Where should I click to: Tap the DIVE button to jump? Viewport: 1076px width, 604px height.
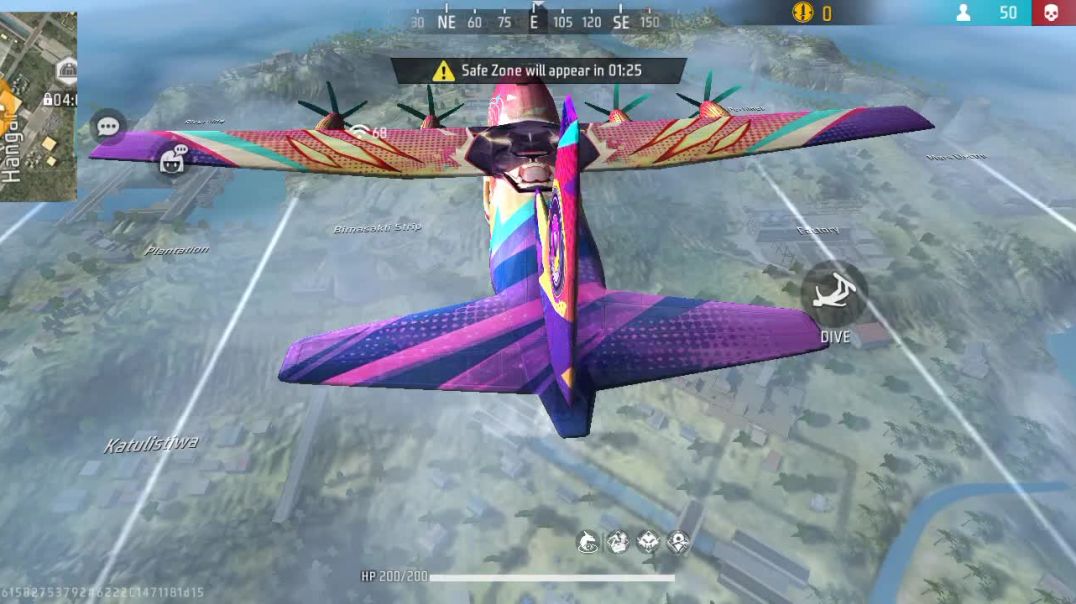(x=834, y=294)
